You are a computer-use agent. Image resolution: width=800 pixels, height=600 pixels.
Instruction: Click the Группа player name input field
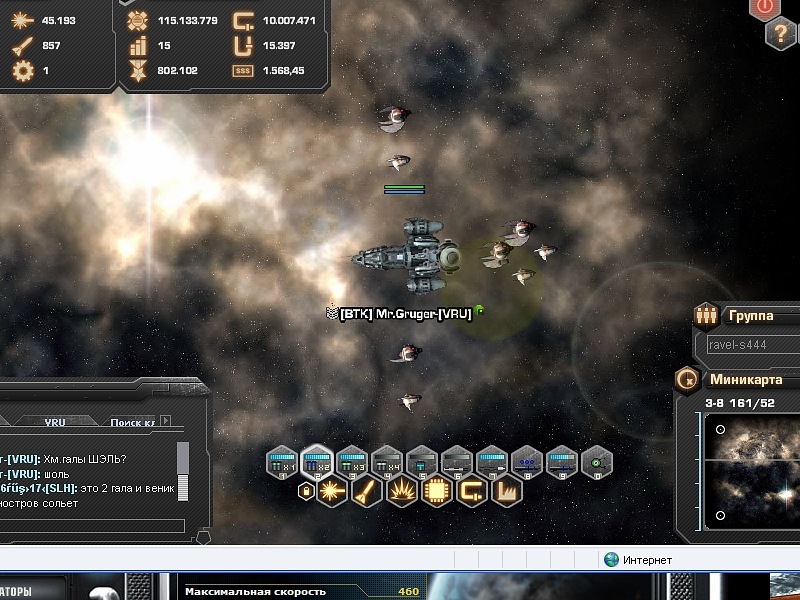click(x=750, y=343)
